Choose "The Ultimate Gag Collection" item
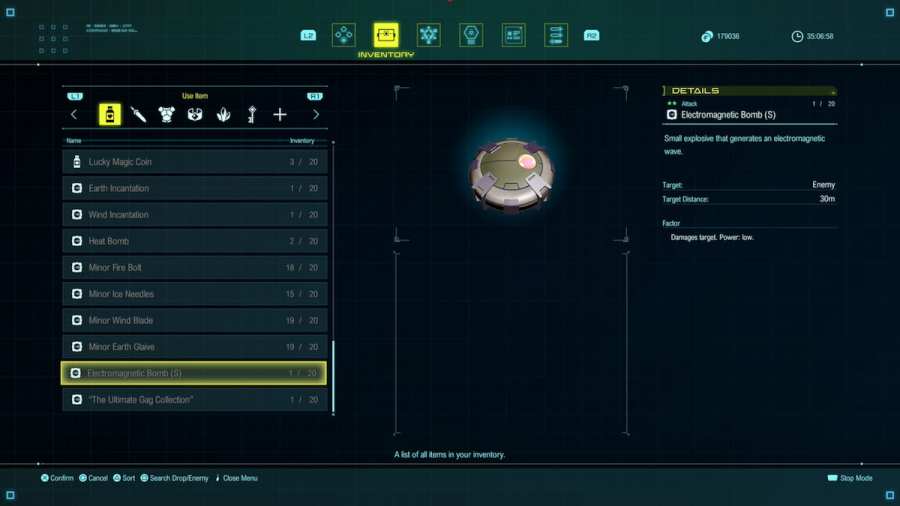The image size is (900, 506). click(195, 400)
